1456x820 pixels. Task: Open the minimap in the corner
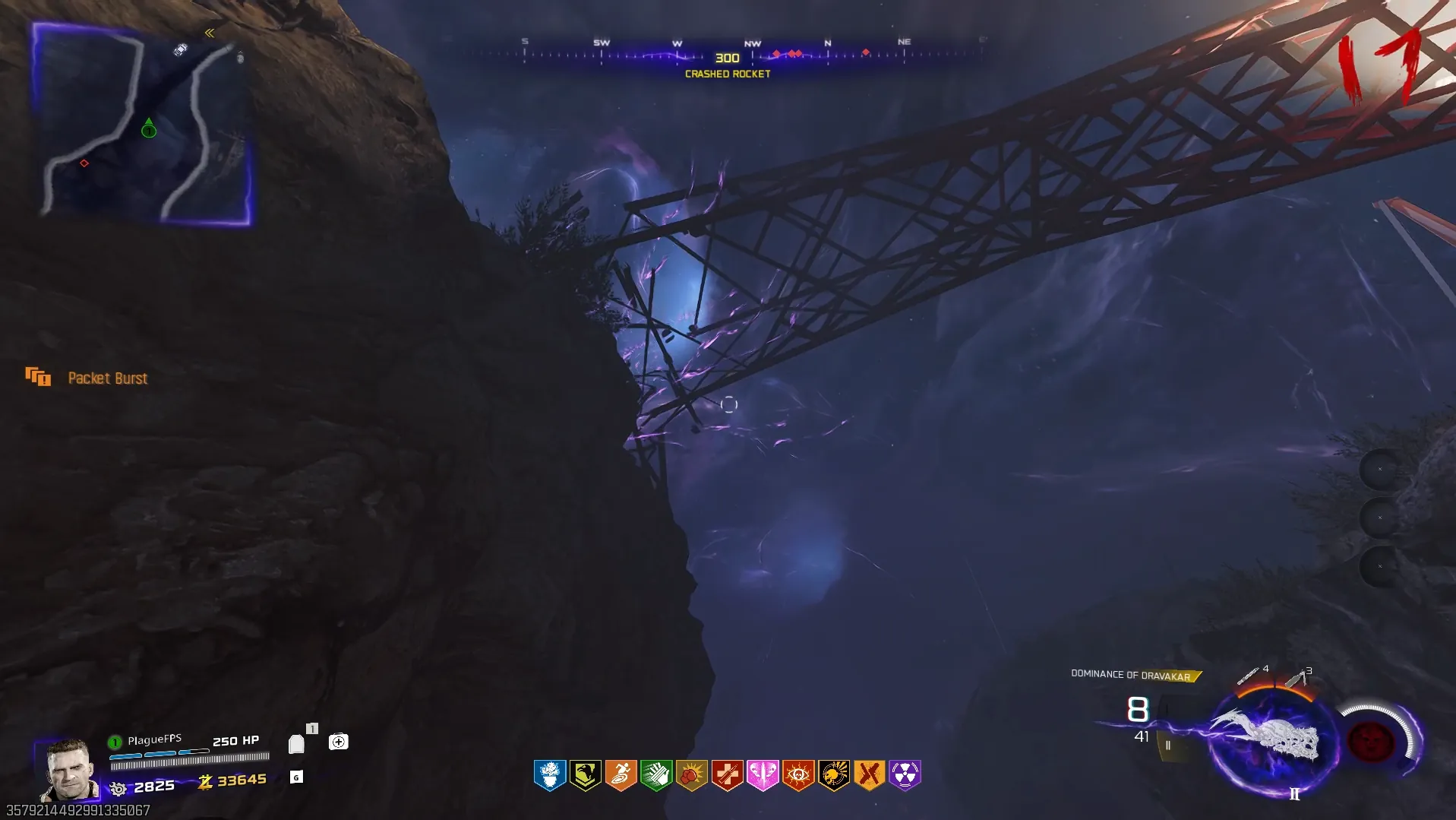144,125
